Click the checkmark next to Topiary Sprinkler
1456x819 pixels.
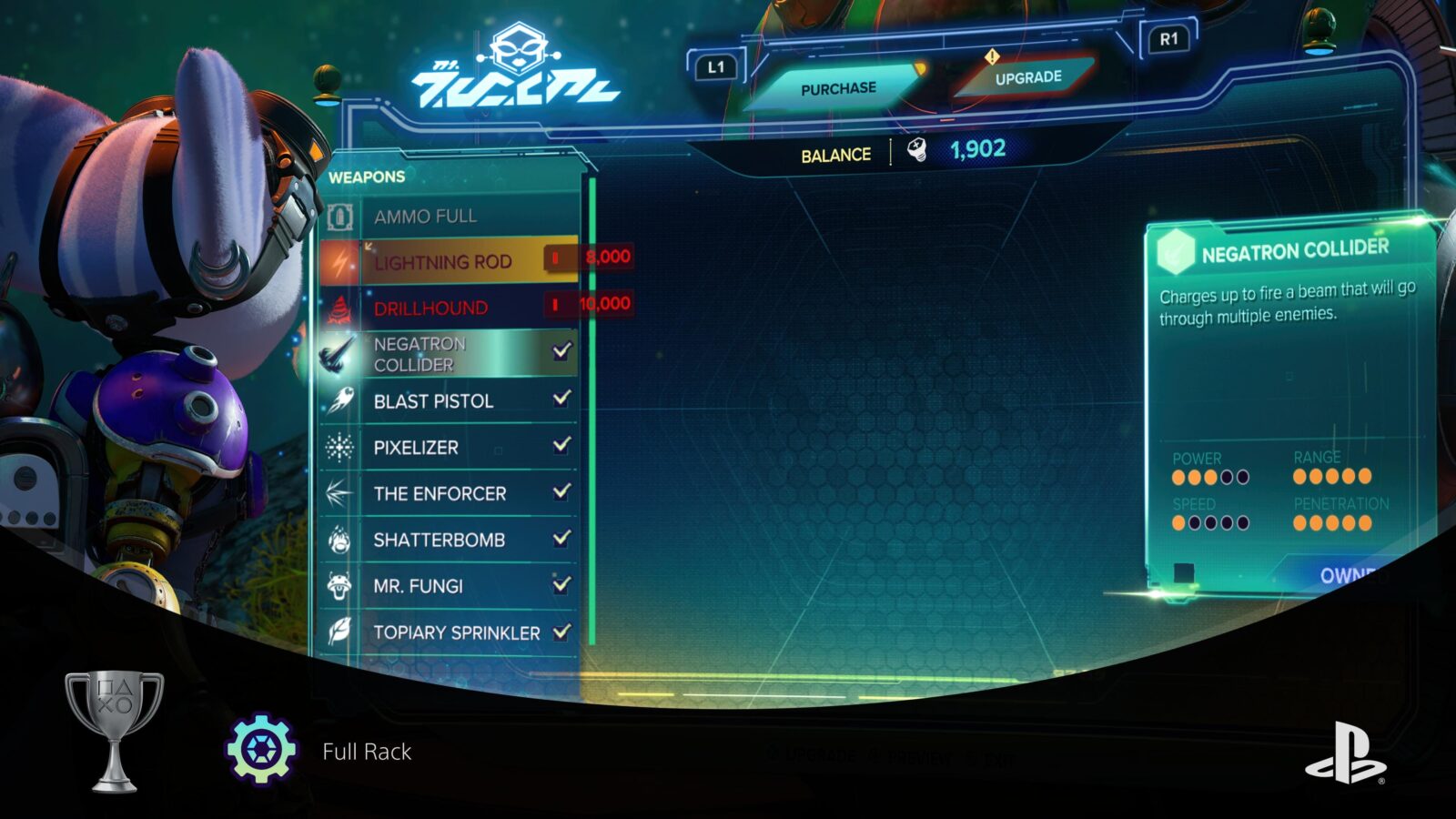[561, 632]
